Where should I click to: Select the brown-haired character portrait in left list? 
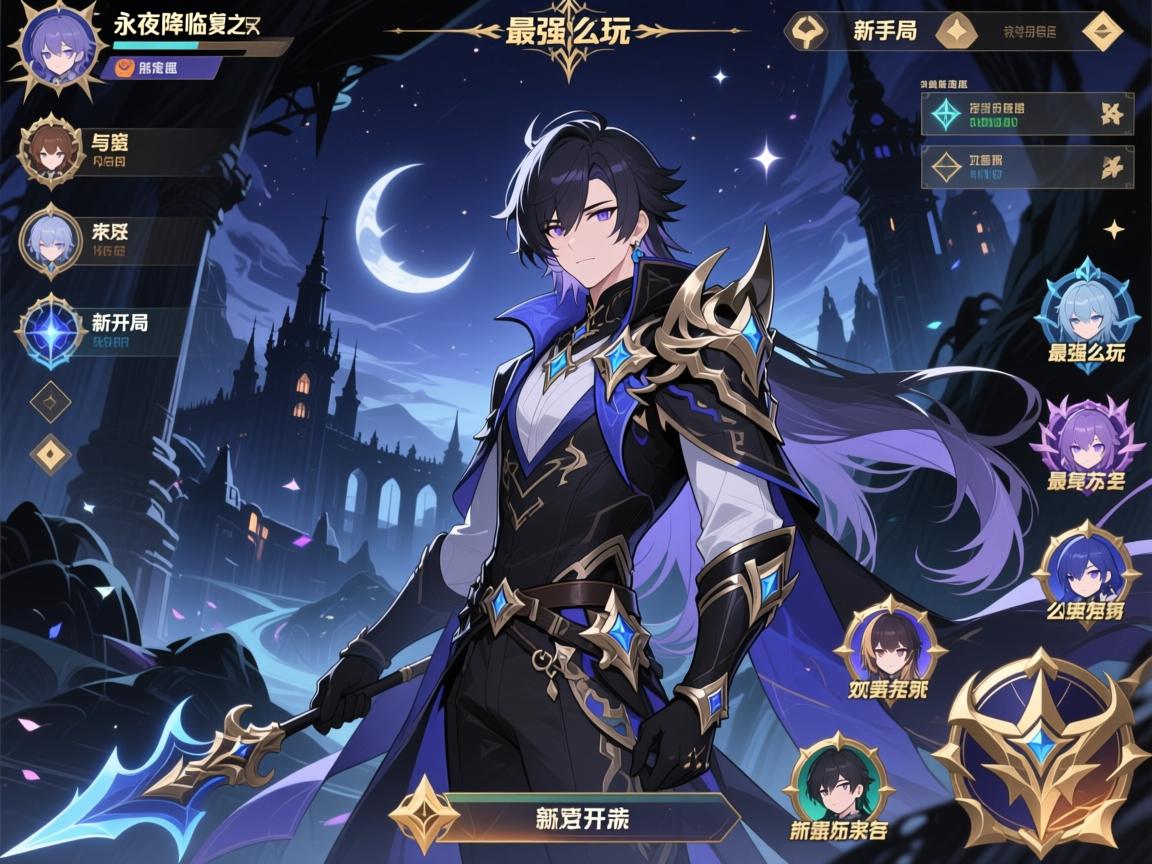pos(49,150)
